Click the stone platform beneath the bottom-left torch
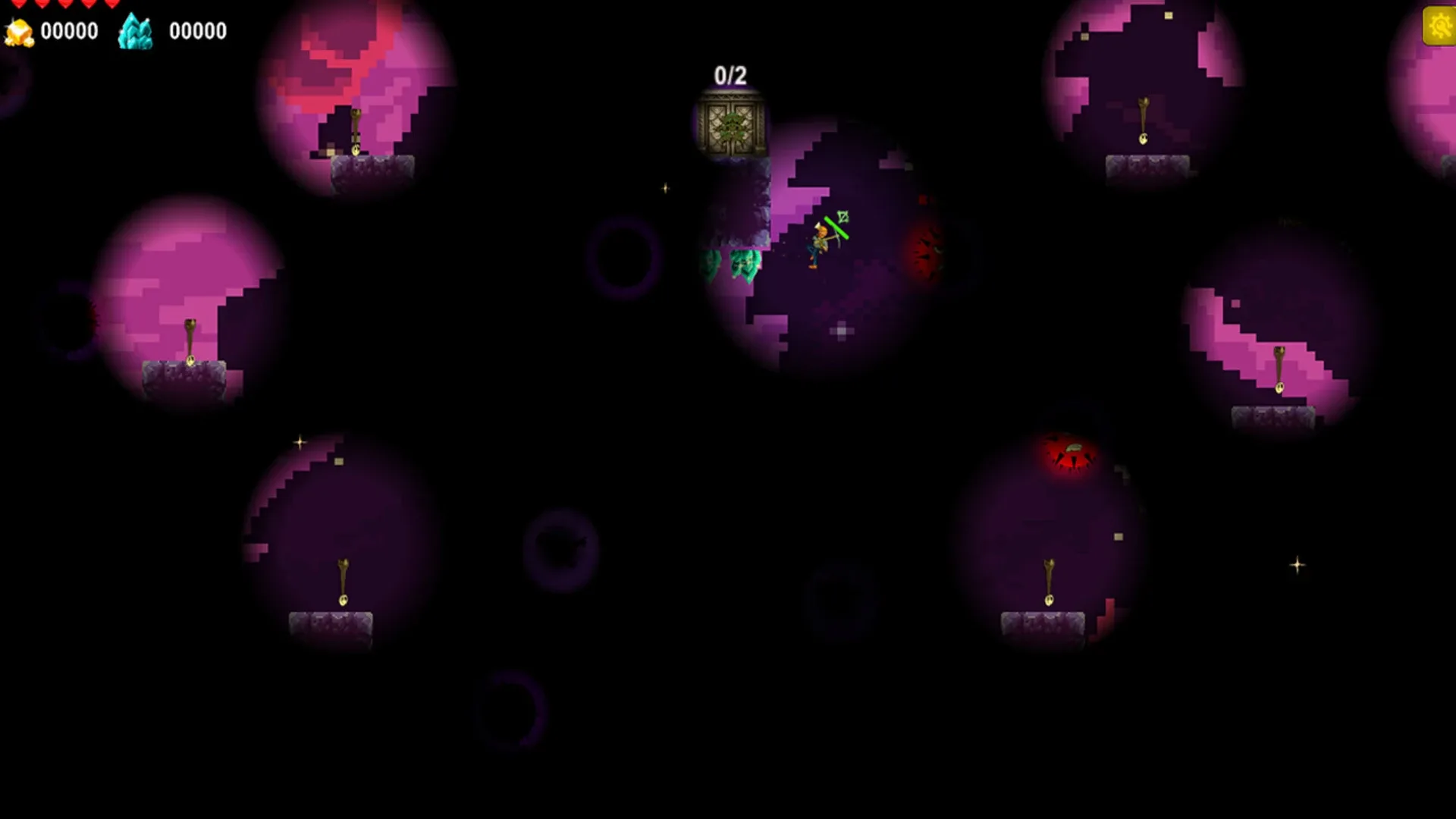This screenshot has height=819, width=1456. pos(330,623)
